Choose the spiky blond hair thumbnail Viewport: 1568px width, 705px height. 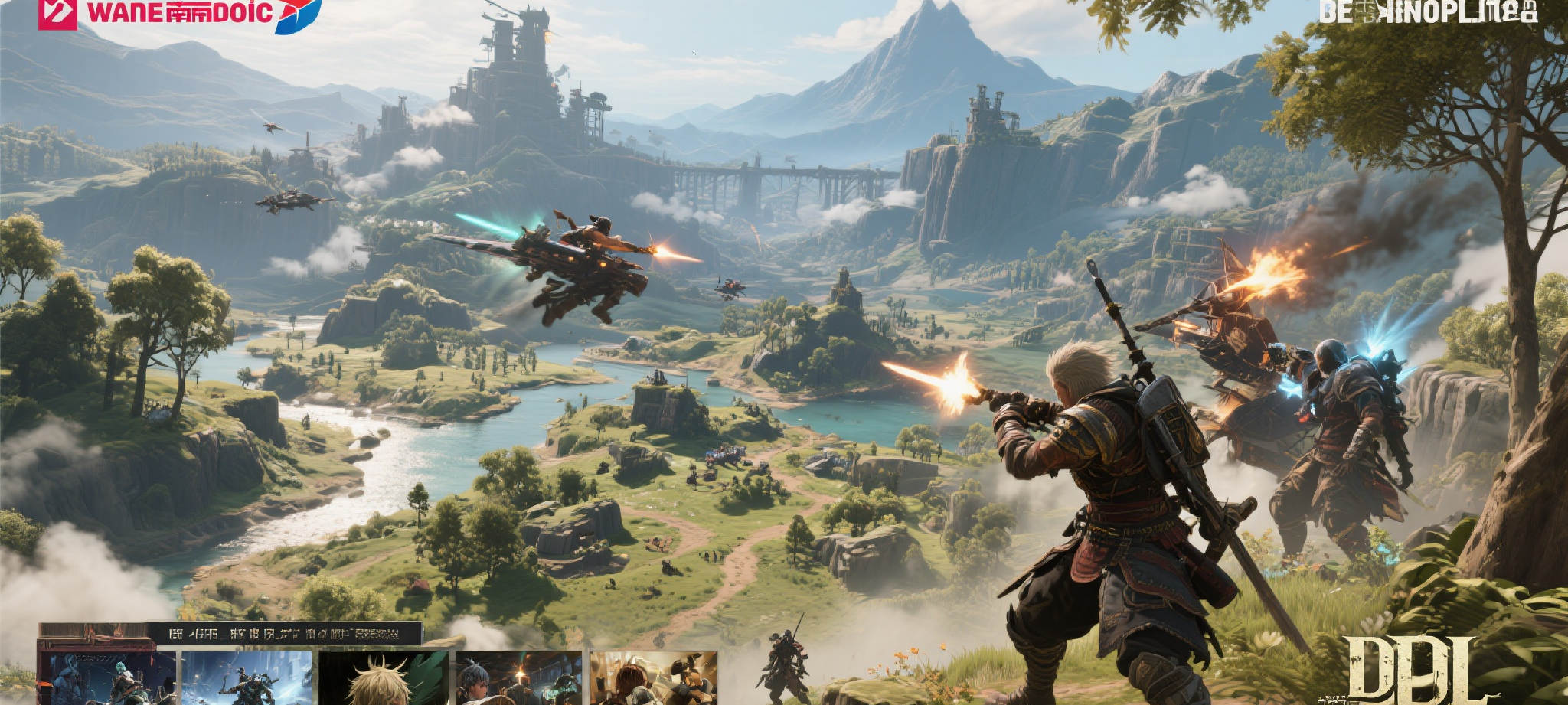pyautogui.click(x=384, y=677)
